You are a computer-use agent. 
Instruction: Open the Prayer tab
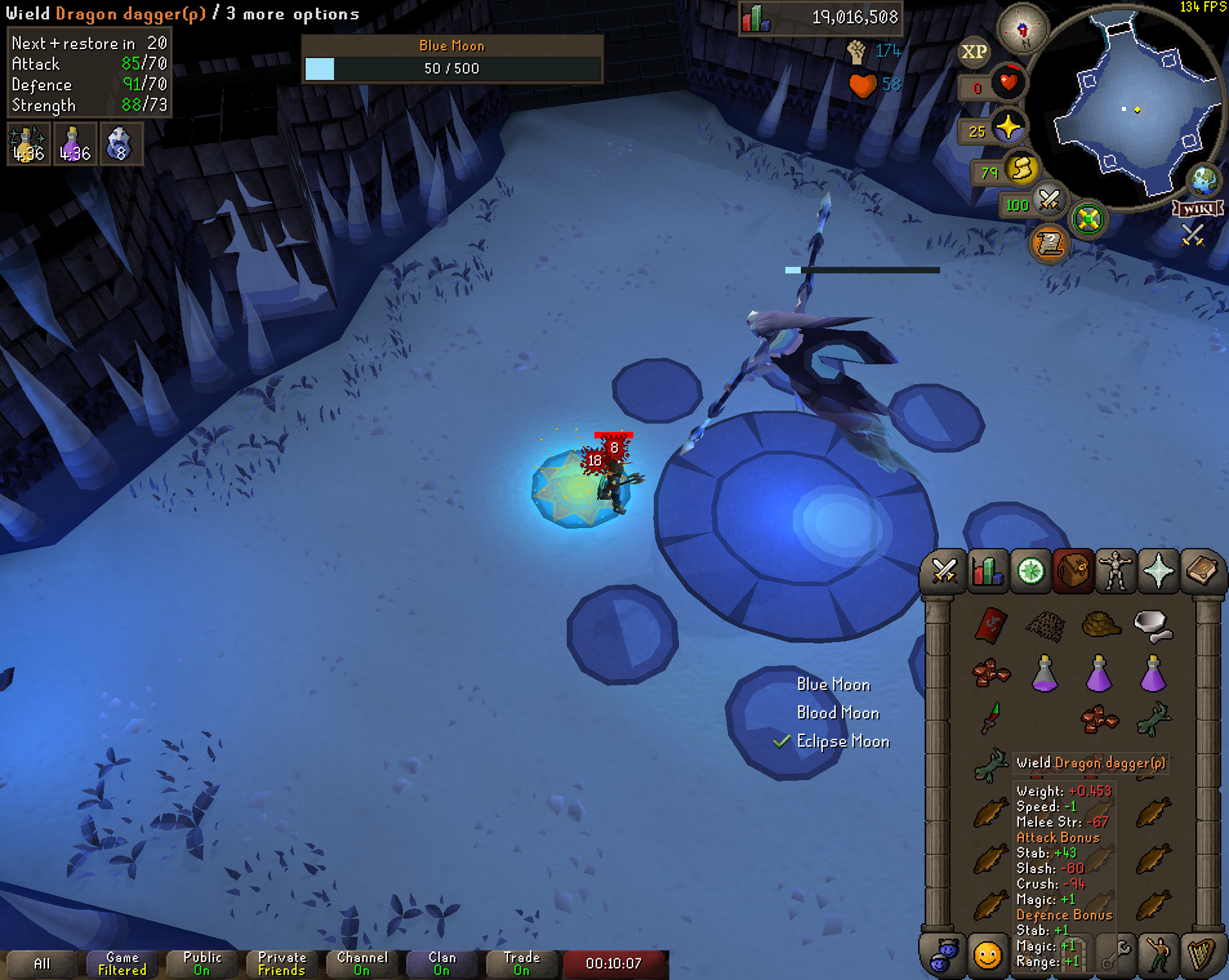click(1159, 571)
